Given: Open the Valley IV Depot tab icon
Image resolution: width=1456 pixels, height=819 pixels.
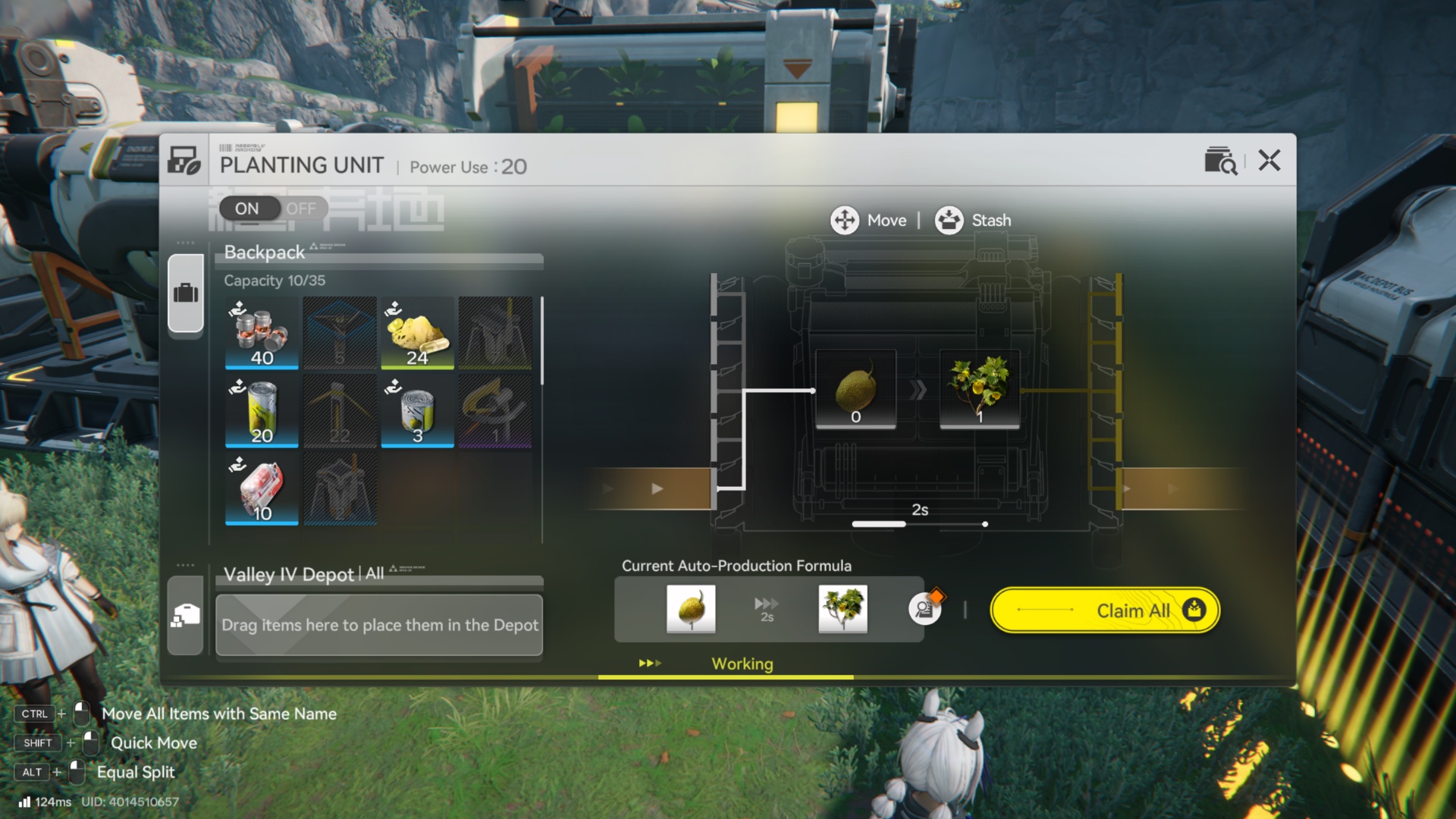Looking at the screenshot, I should pyautogui.click(x=186, y=615).
